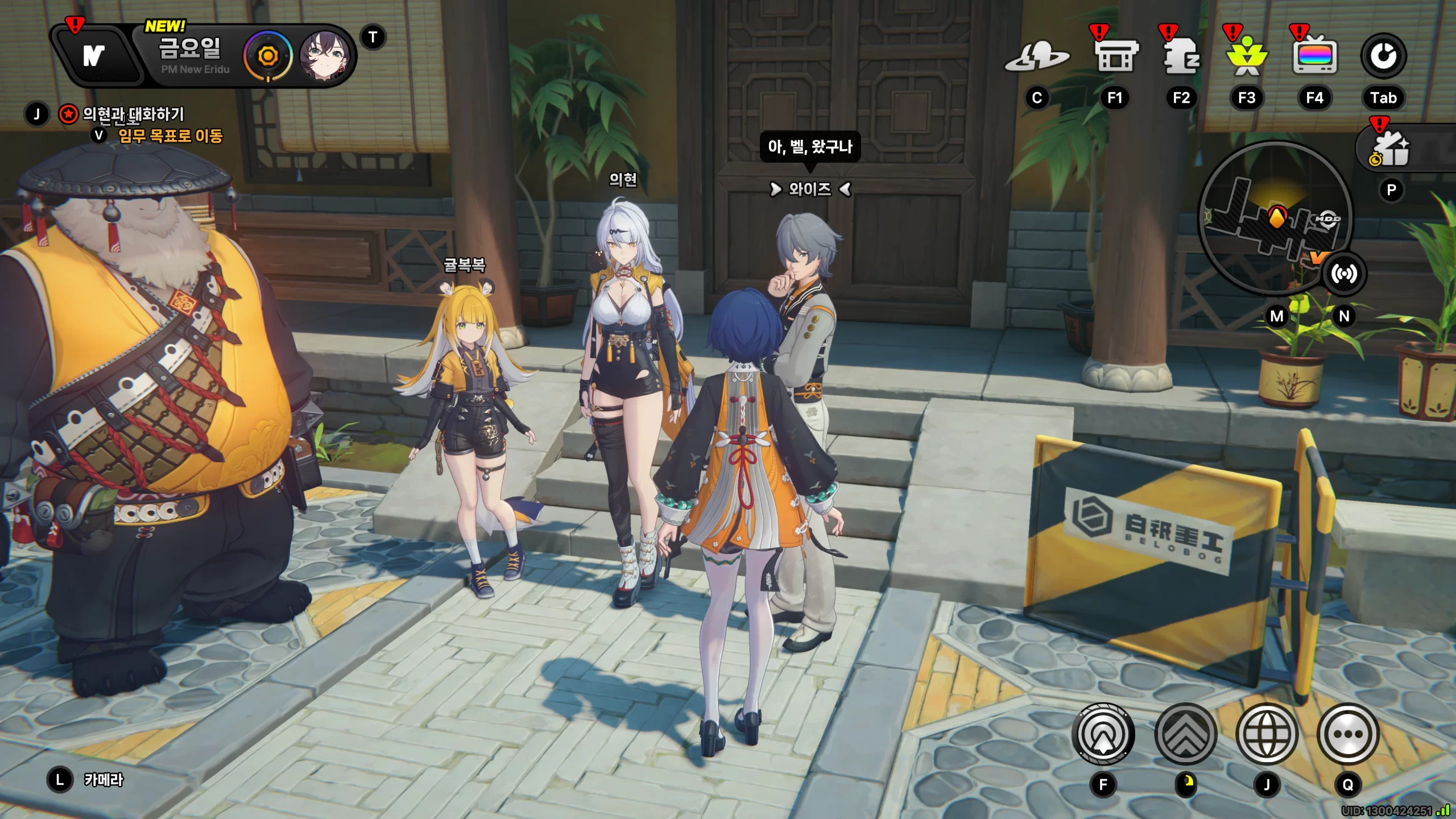Open the dark-haired character portrait
Screen dimensions: 1456x819
coord(324,56)
